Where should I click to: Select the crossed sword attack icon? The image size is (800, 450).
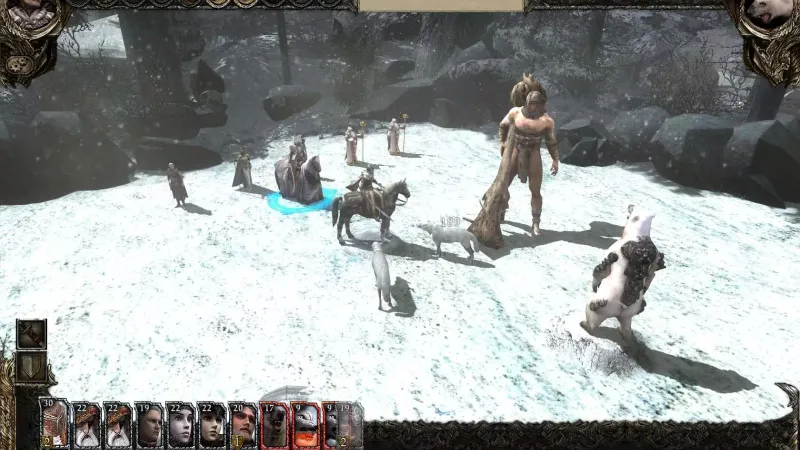pos(31,335)
